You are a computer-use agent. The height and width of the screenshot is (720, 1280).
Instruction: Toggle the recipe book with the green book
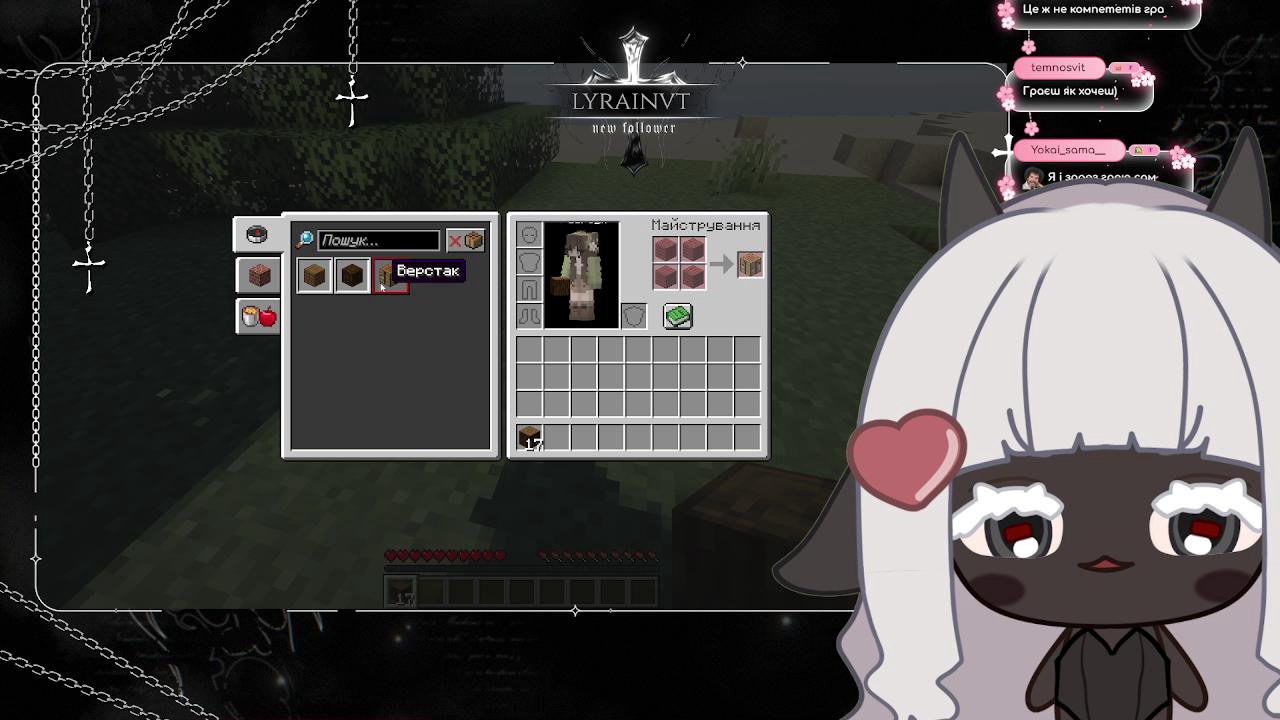(679, 316)
